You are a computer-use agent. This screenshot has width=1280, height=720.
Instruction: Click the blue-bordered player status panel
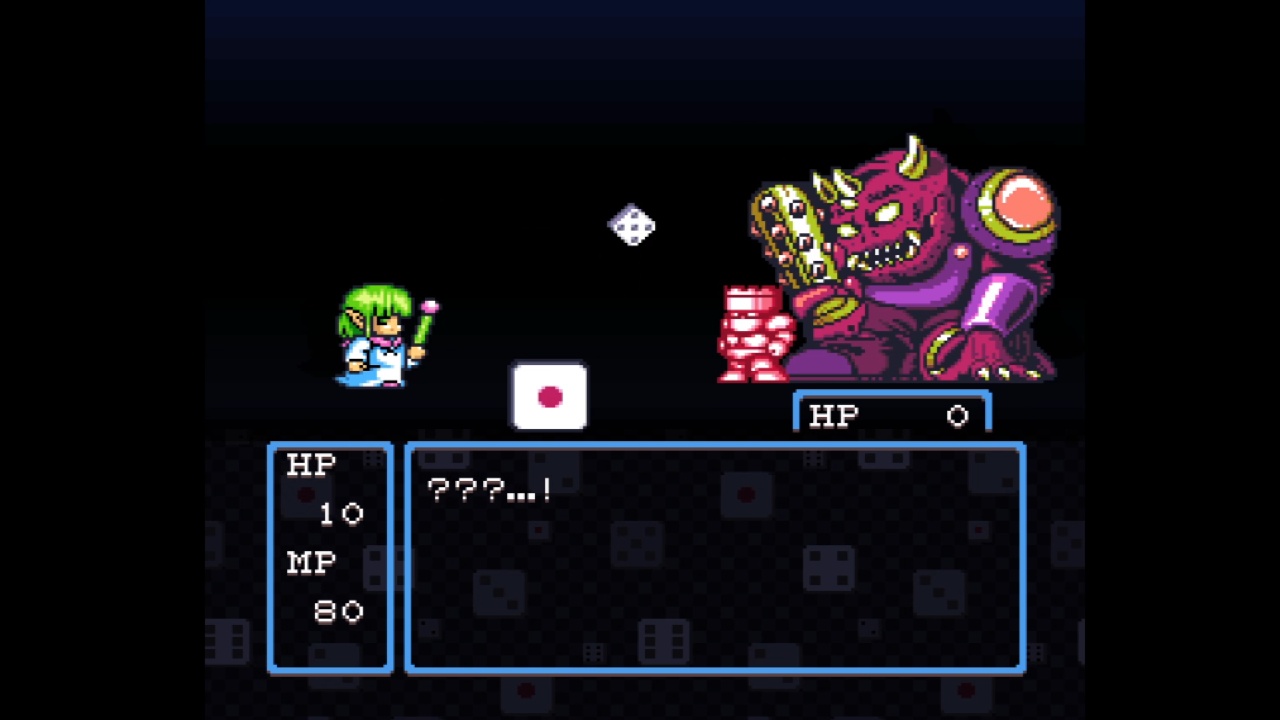[330, 557]
